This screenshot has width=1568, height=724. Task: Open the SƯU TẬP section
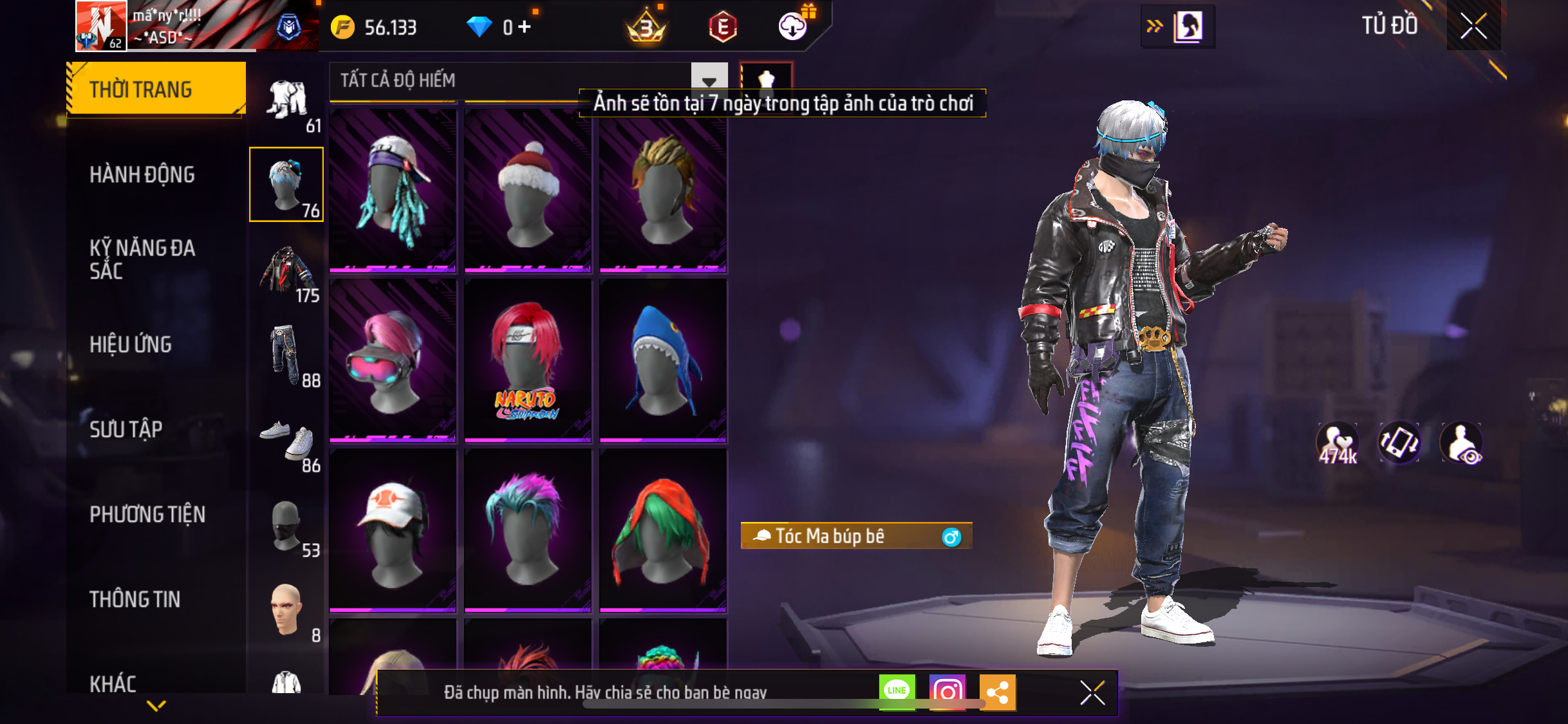click(x=126, y=429)
